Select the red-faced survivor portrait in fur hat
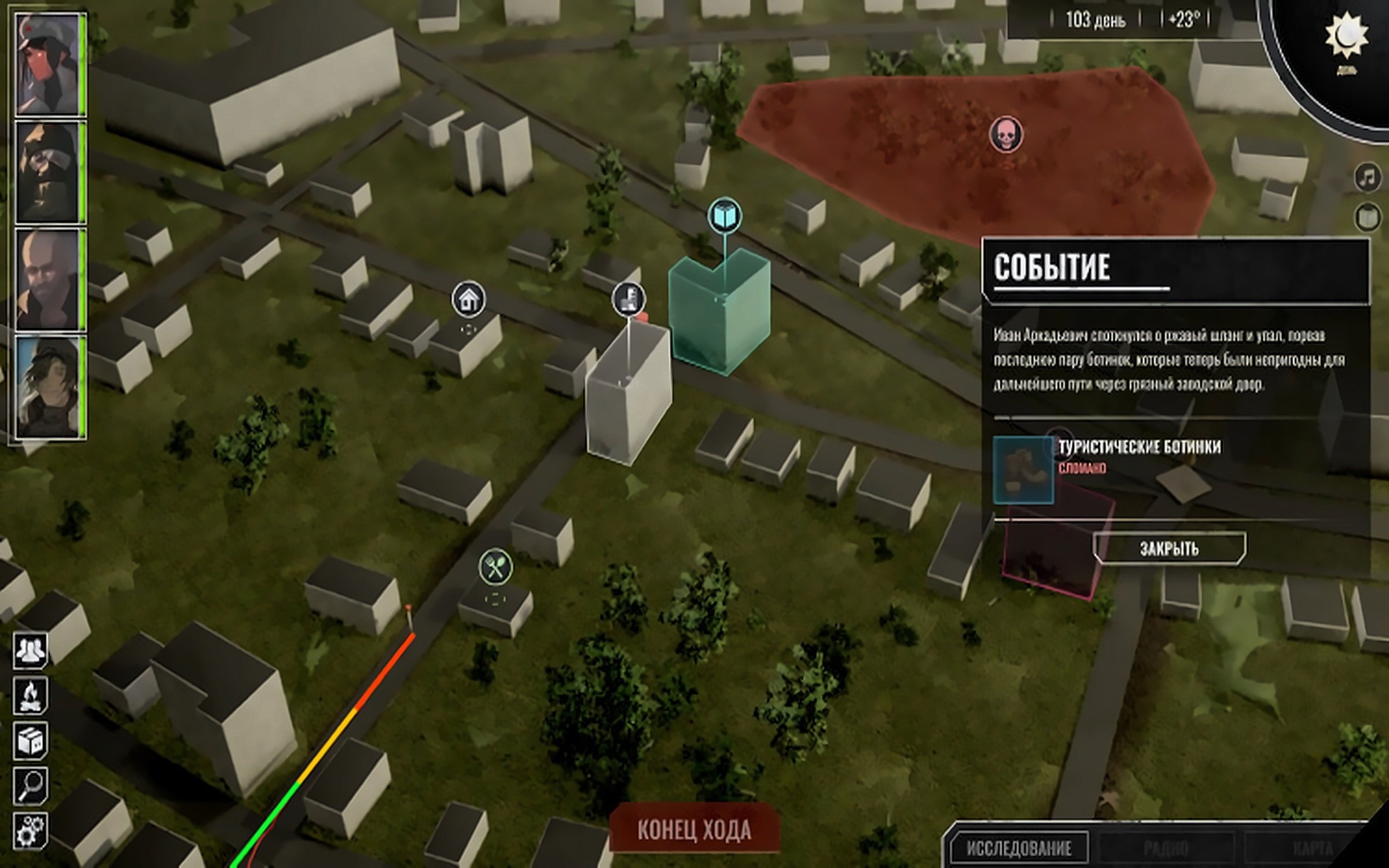The image size is (1389, 868). (x=48, y=65)
